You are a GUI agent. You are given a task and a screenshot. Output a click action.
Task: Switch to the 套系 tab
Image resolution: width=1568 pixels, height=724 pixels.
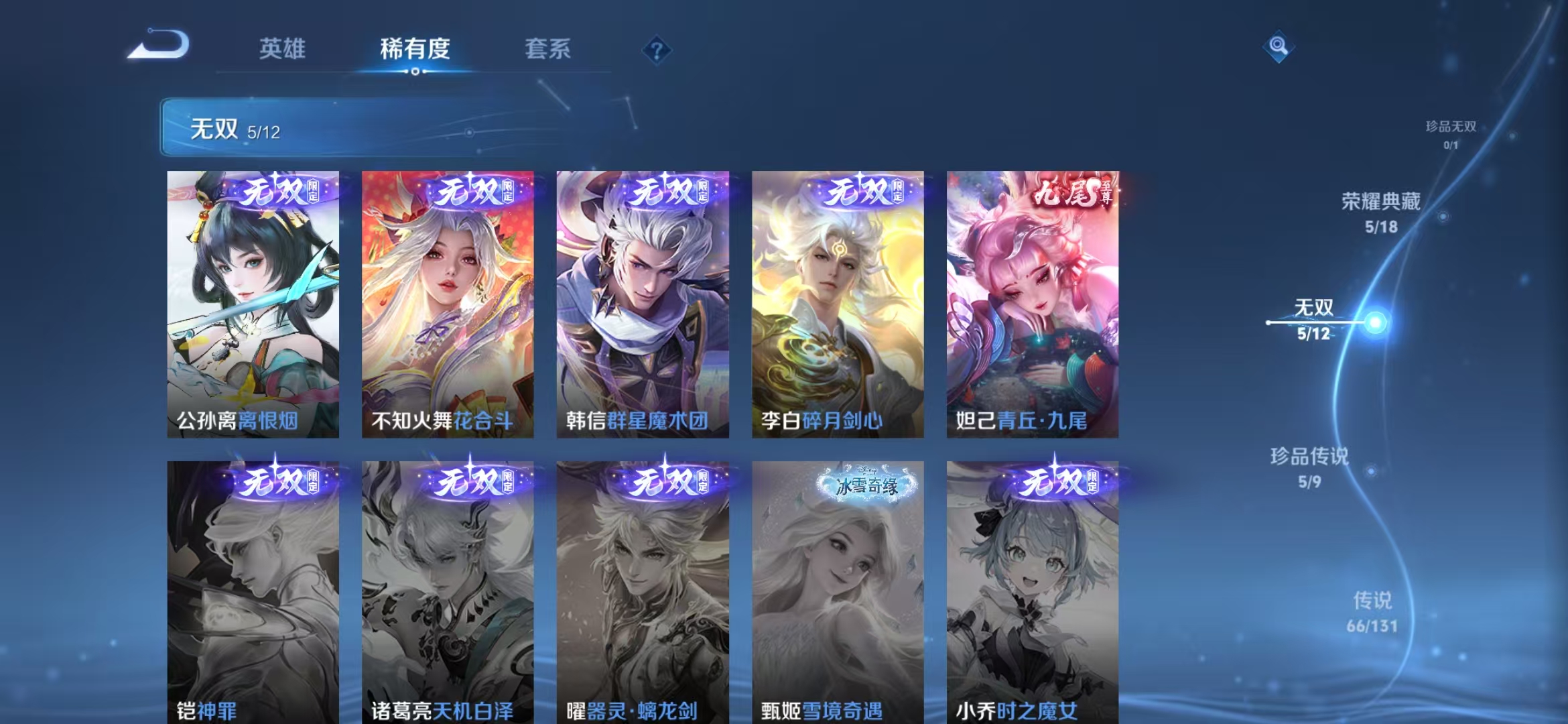(x=548, y=50)
